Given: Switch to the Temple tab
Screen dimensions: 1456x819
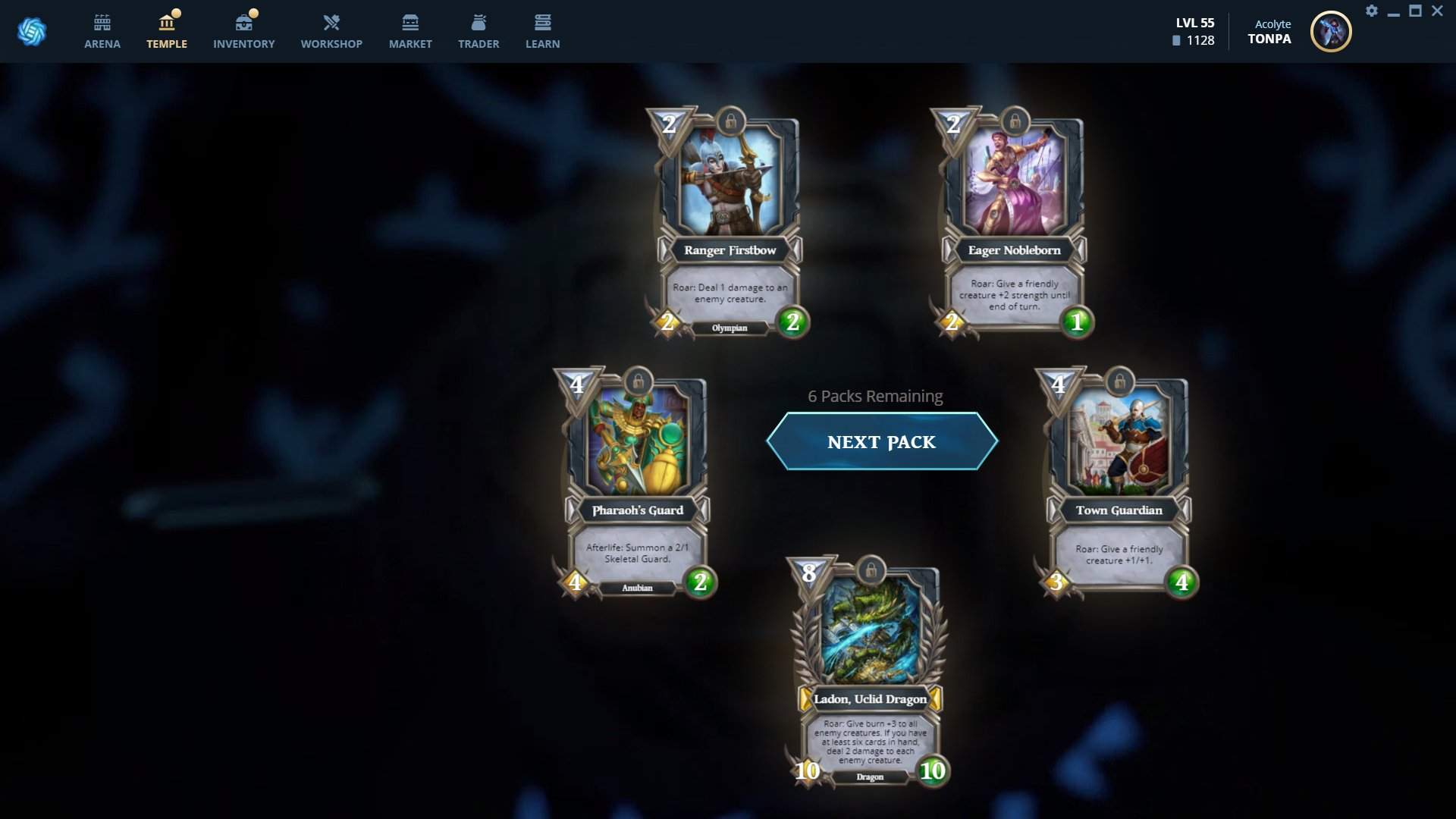Looking at the screenshot, I should pos(167,32).
